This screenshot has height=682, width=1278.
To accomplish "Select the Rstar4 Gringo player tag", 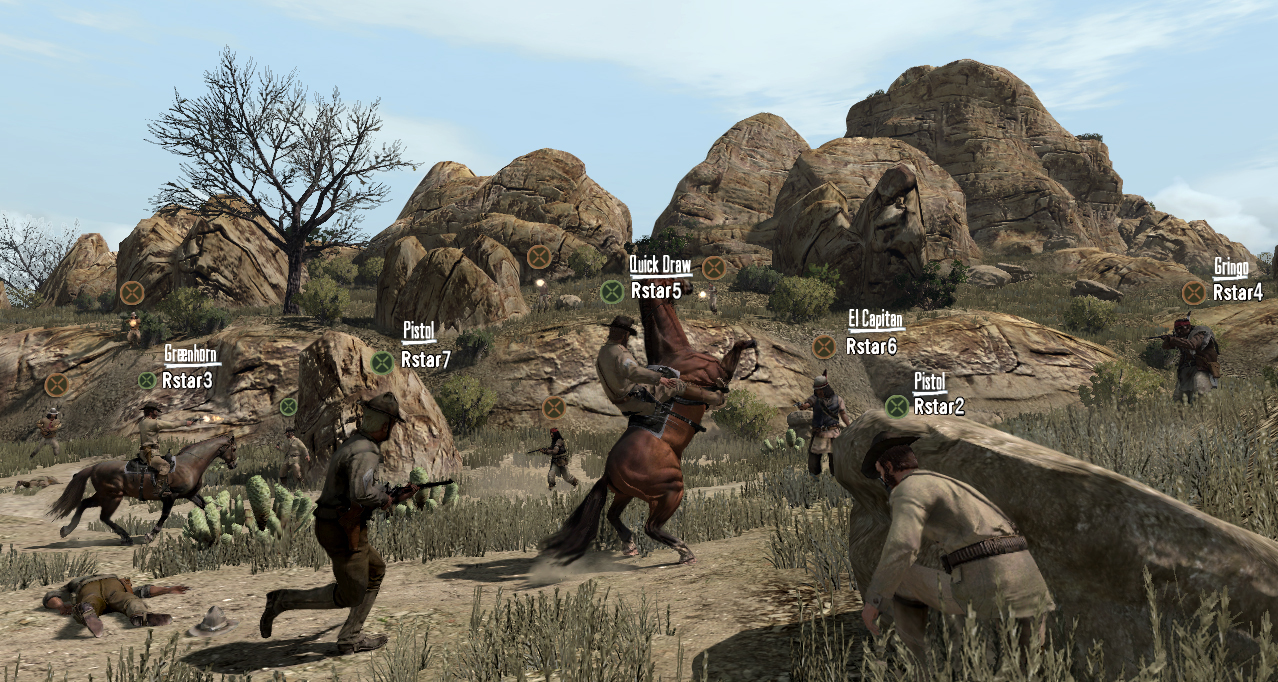I will point(1237,292).
